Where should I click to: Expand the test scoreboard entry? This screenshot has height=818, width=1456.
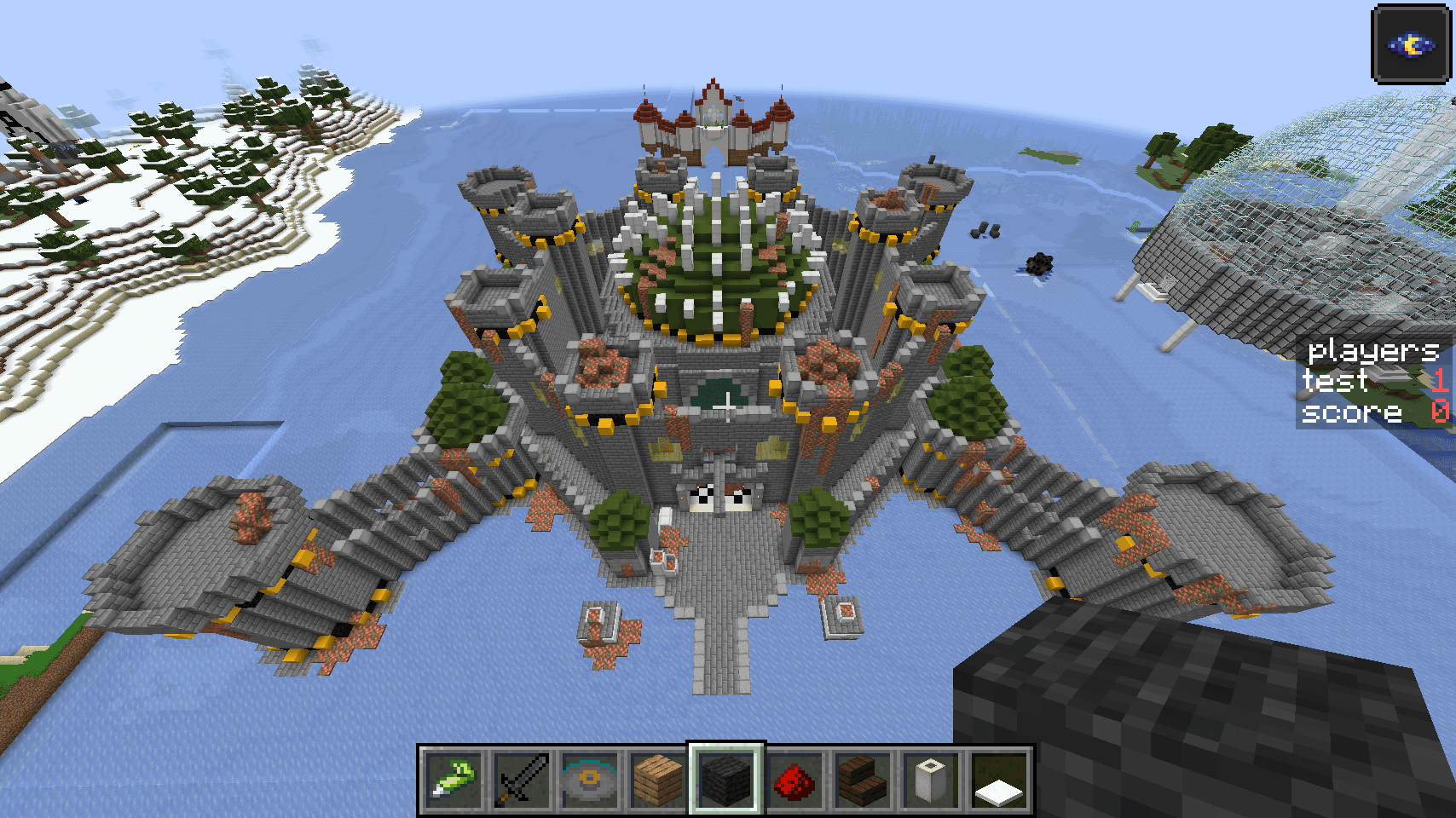pyautogui.click(x=1336, y=382)
